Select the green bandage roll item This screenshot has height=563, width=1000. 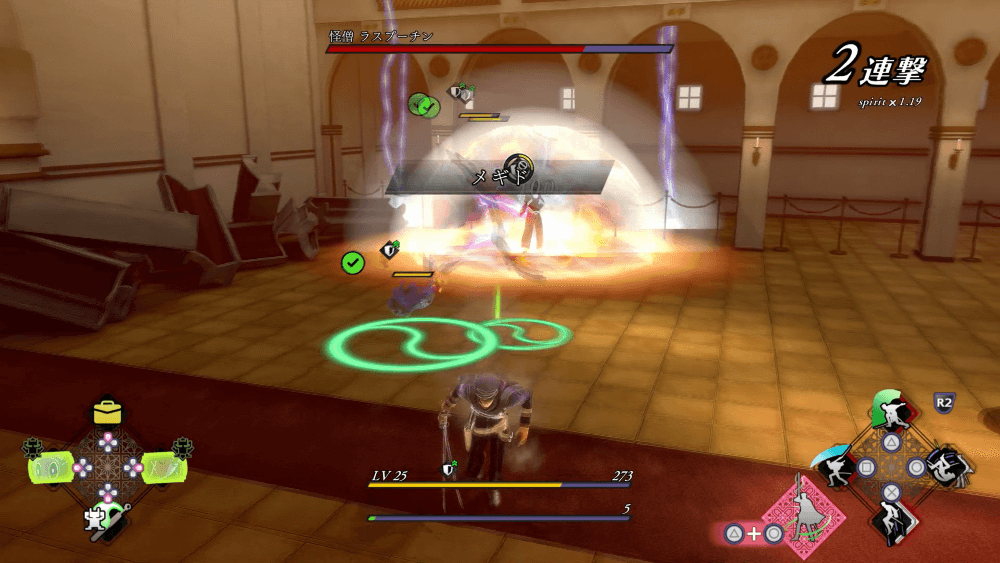50,467
